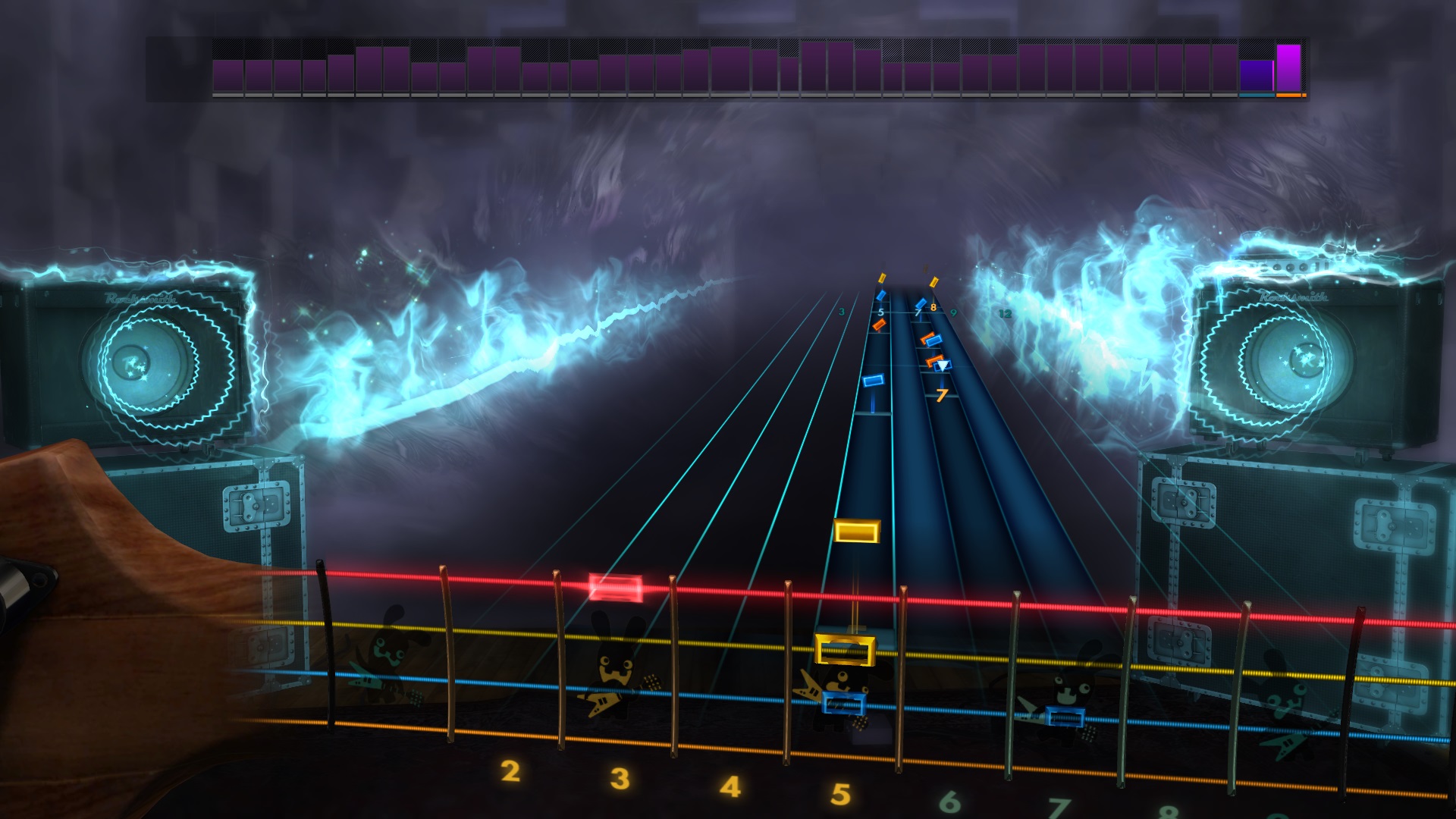Select the glowing blue note marked with arrow
Viewport: 1456px width, 819px height.
point(943,366)
